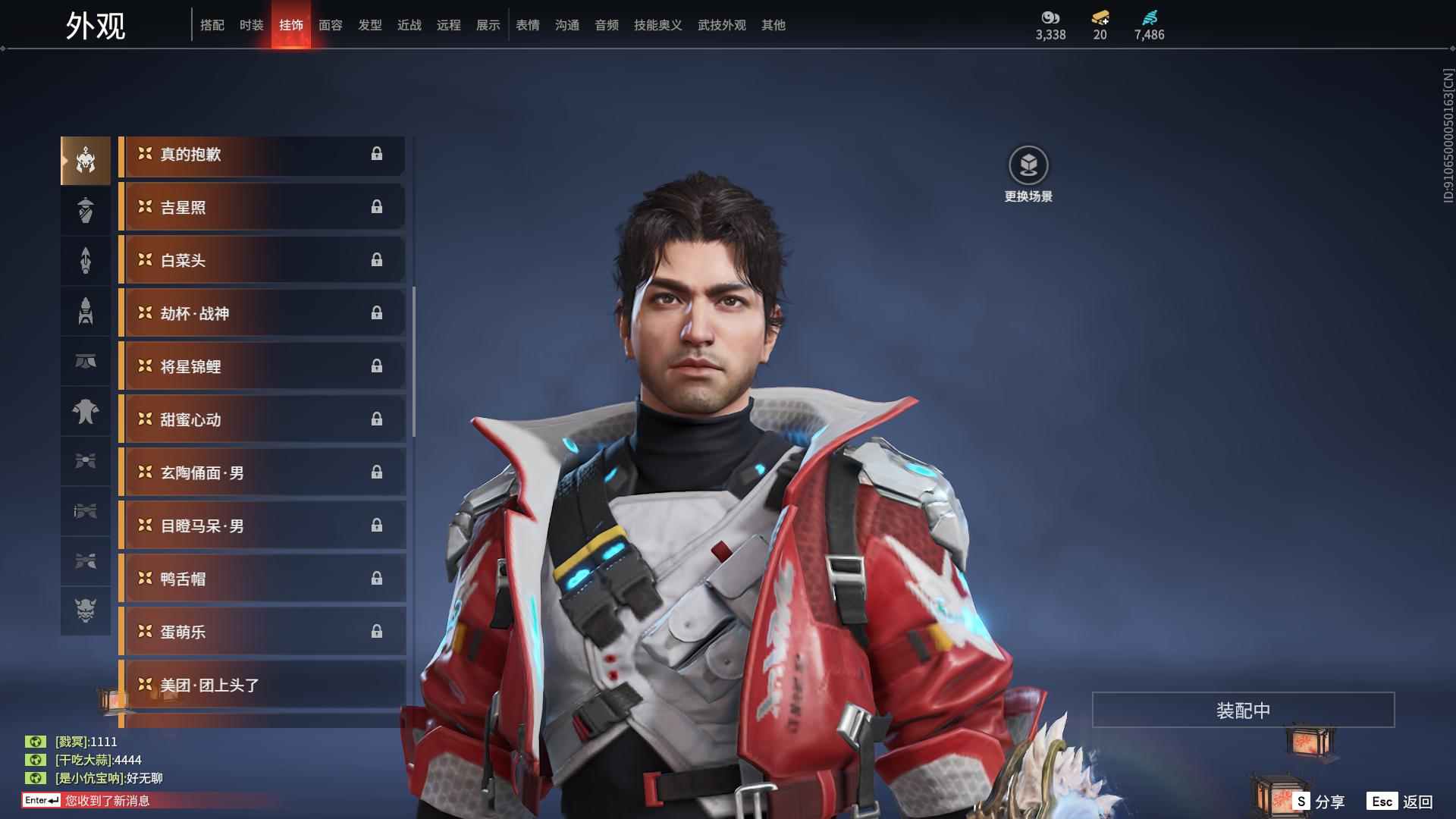
Task: Select the 甜蜜心动 accessory row
Action: coord(262,420)
